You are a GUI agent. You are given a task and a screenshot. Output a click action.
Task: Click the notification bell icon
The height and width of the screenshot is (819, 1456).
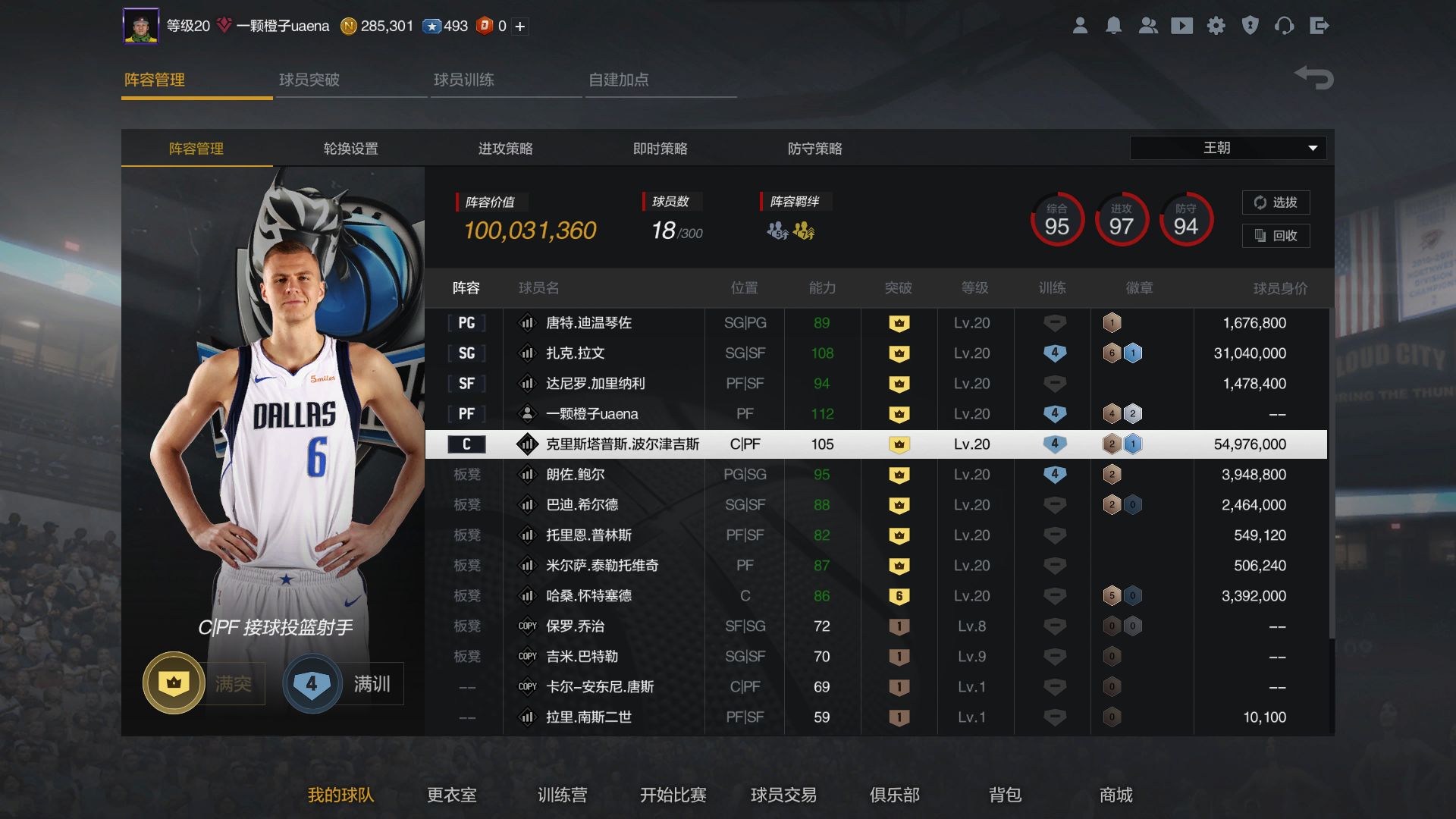[1114, 25]
